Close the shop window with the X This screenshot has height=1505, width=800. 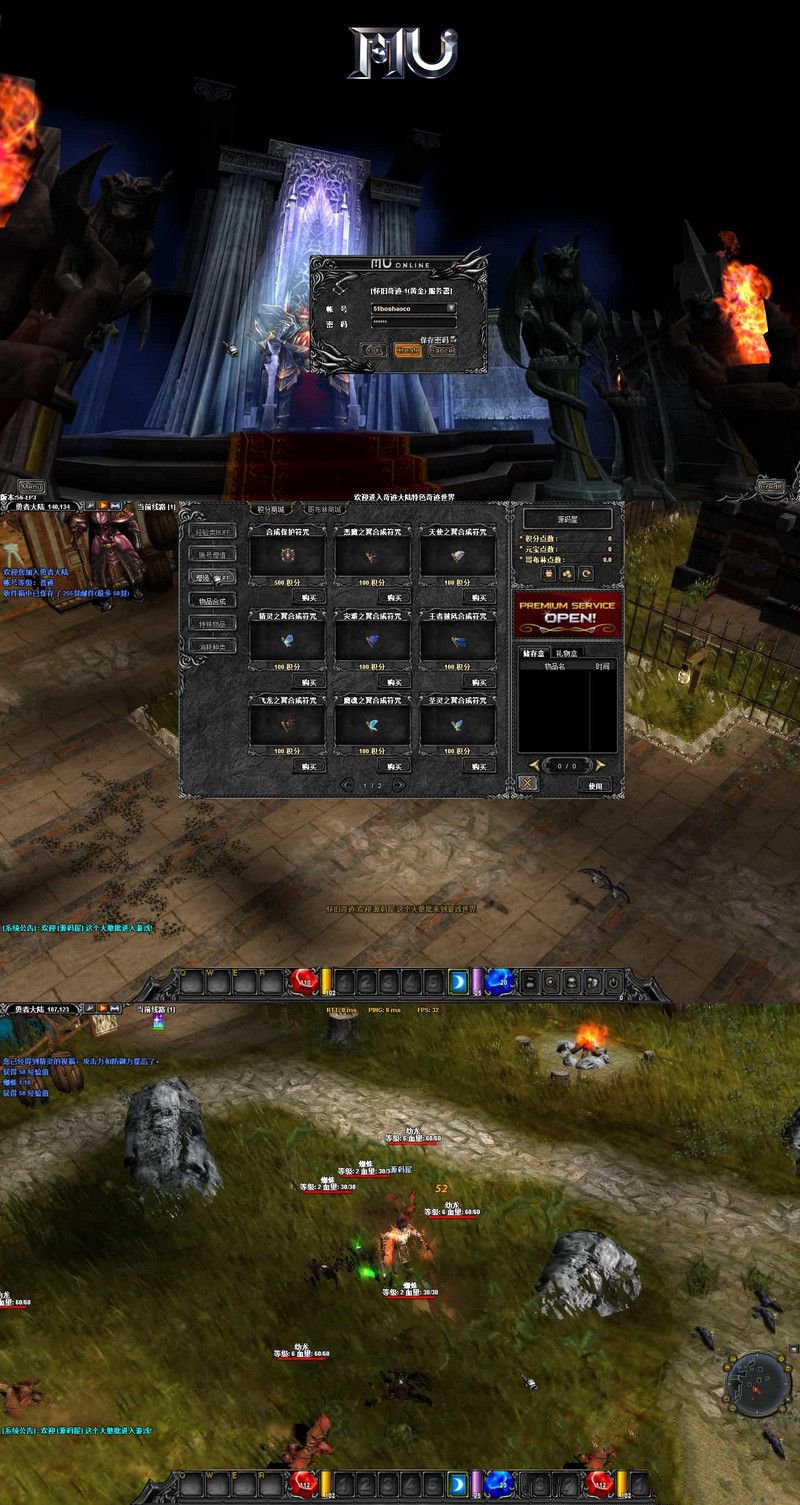click(528, 784)
